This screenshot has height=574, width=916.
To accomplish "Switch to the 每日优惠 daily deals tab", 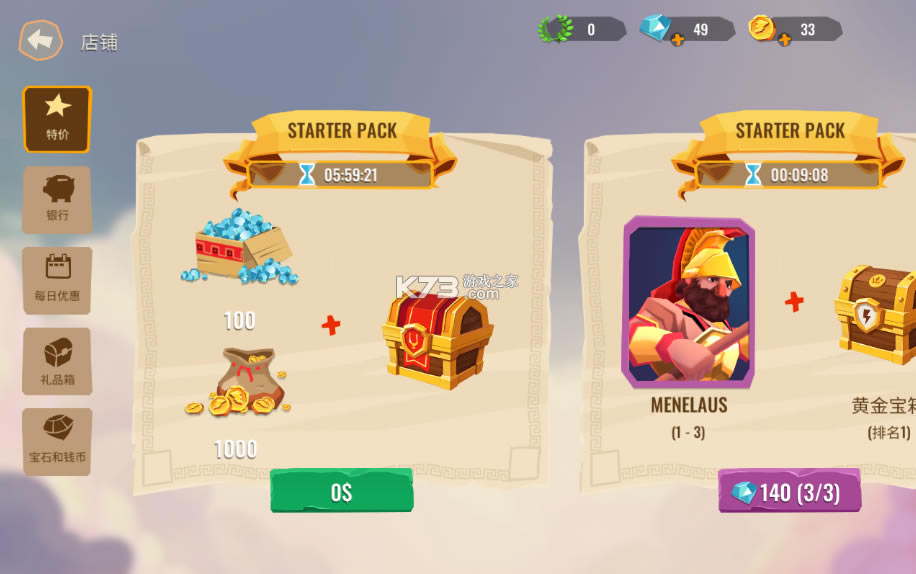I will 57,280.
